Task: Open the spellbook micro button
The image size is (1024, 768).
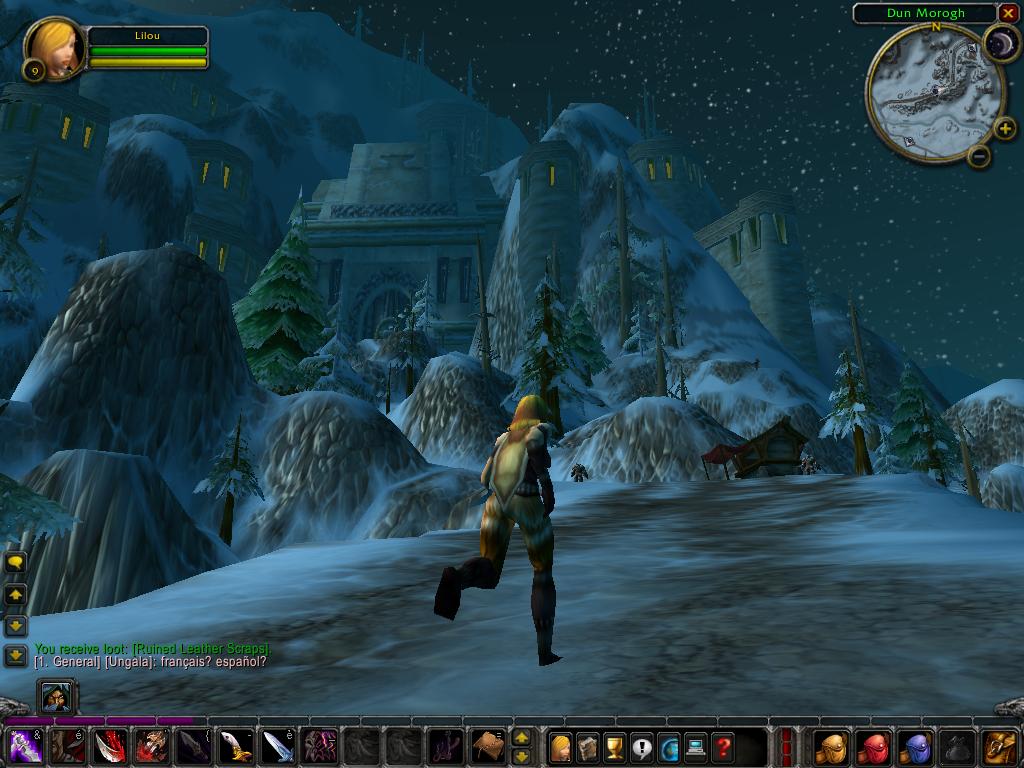Action: click(588, 747)
